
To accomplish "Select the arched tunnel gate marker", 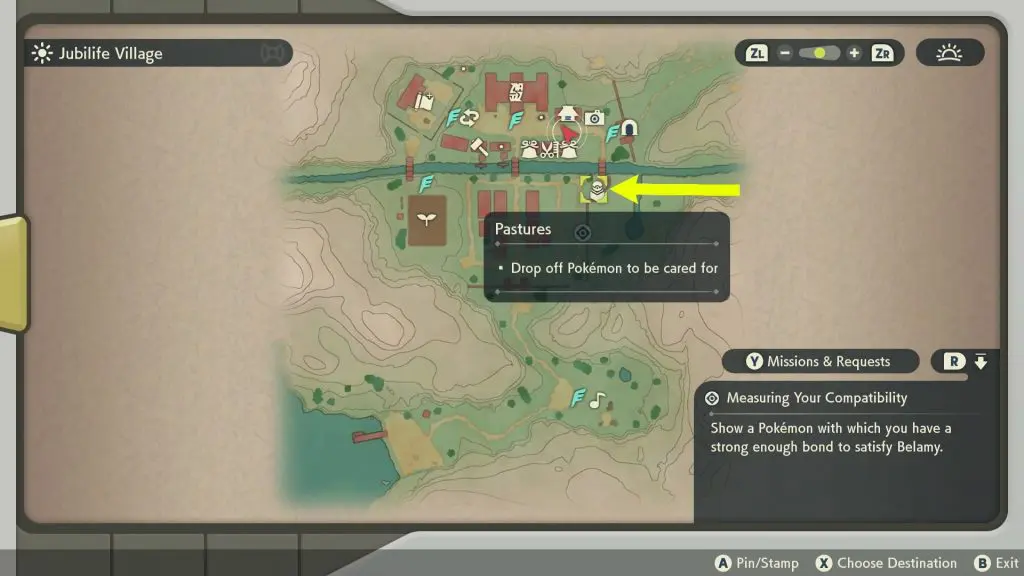I will tap(628, 128).
